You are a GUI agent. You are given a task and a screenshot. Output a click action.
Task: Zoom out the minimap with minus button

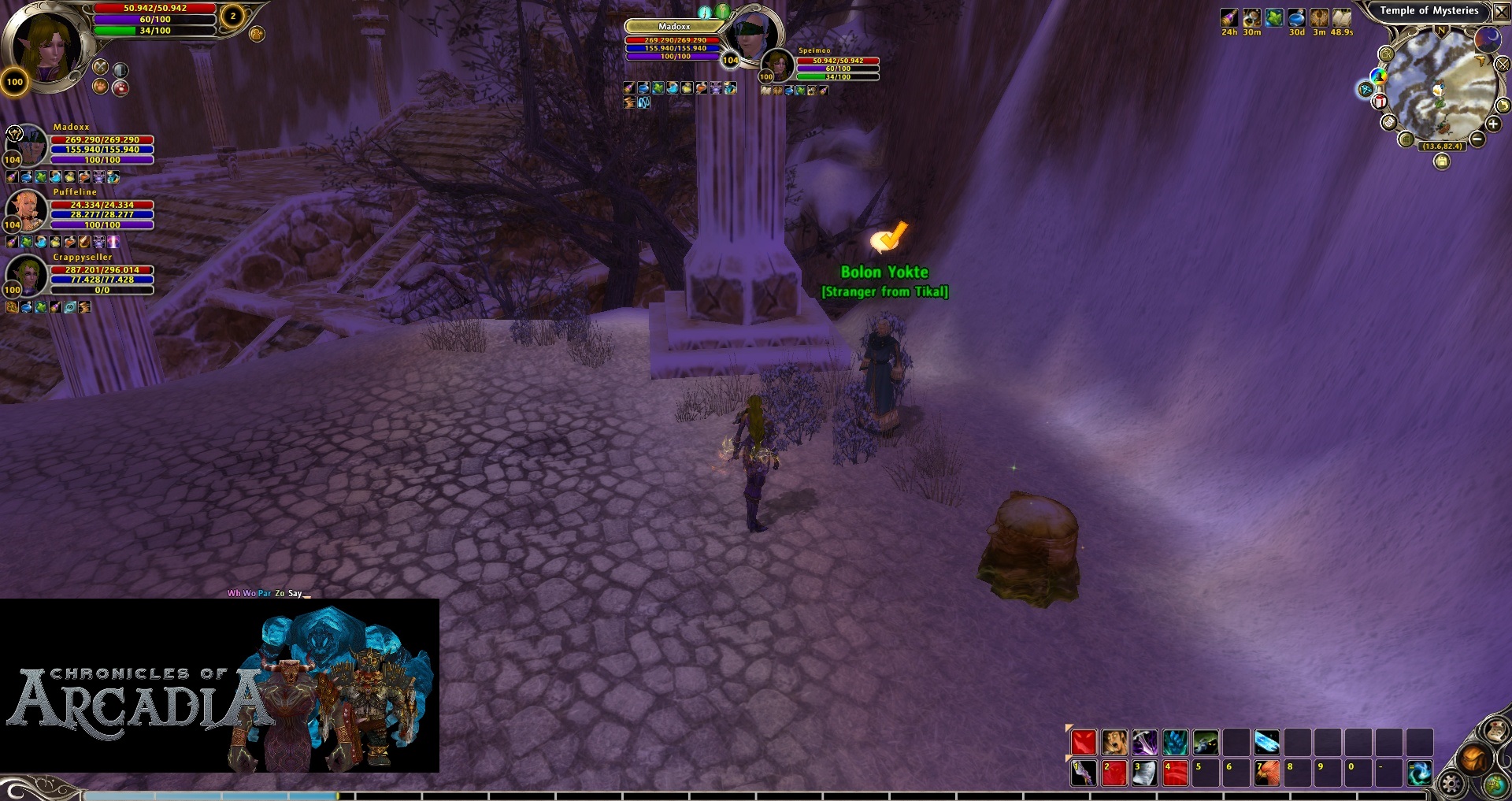[1477, 139]
